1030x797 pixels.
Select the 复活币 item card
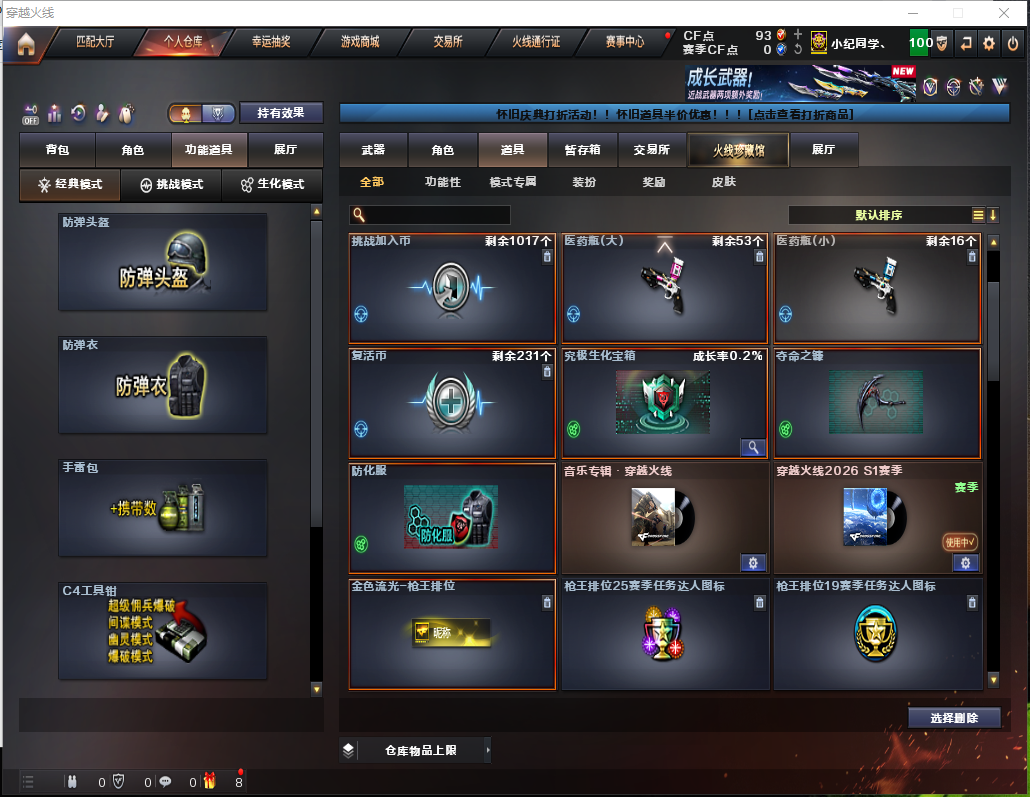click(452, 403)
